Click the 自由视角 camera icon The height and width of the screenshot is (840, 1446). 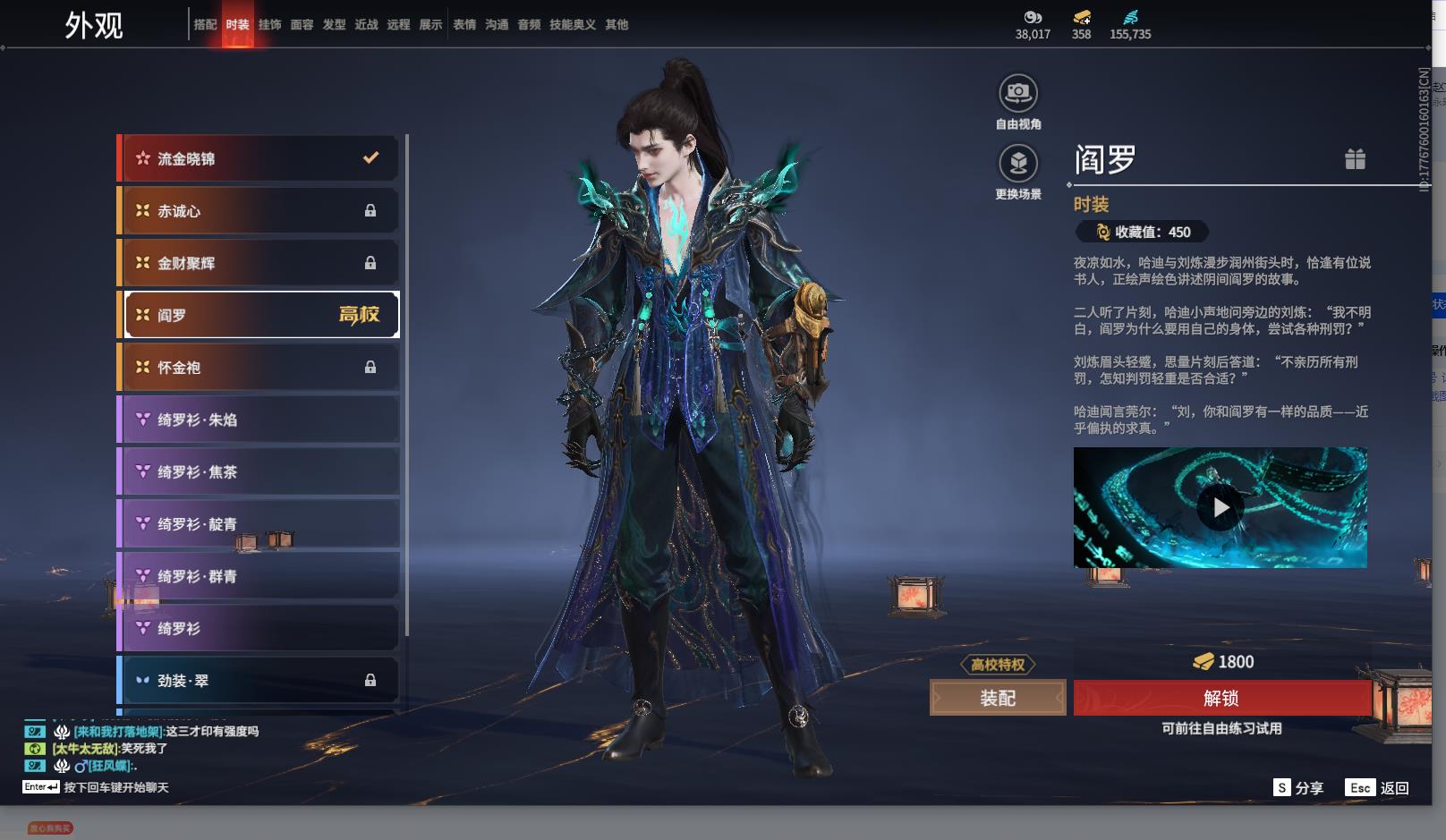1018,93
